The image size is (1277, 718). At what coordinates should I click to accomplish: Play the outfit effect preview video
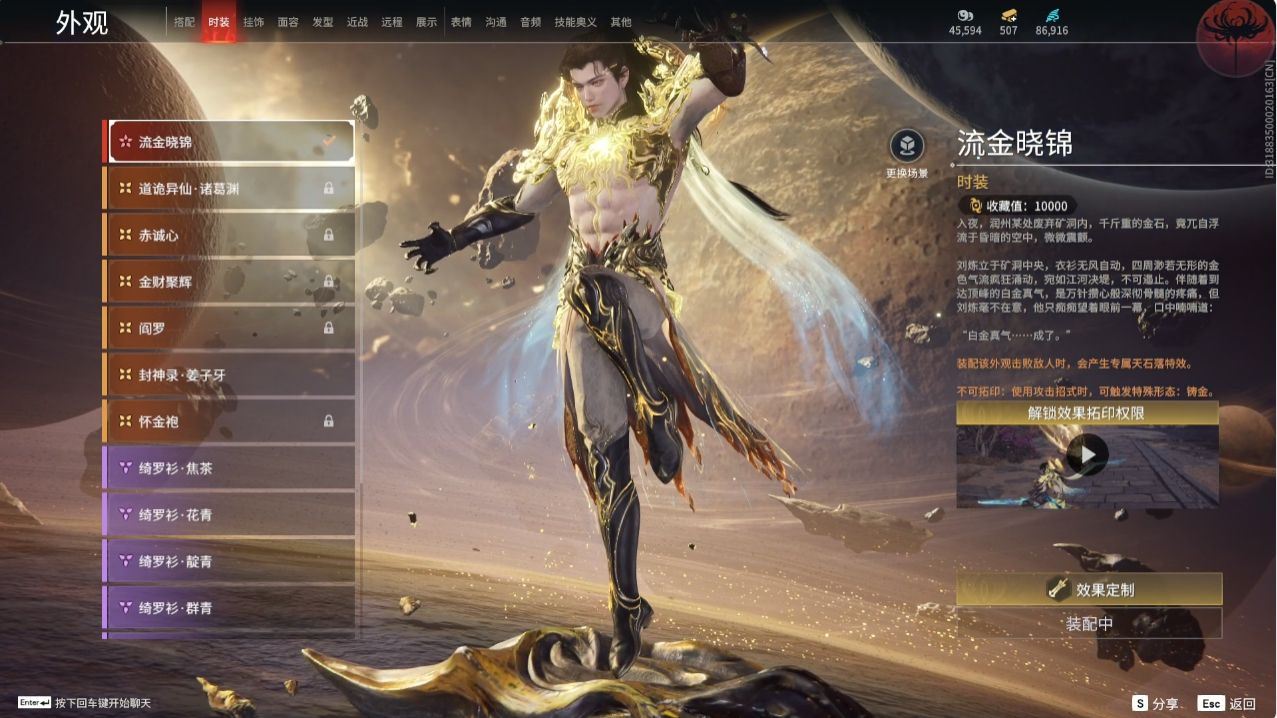pyautogui.click(x=1087, y=456)
